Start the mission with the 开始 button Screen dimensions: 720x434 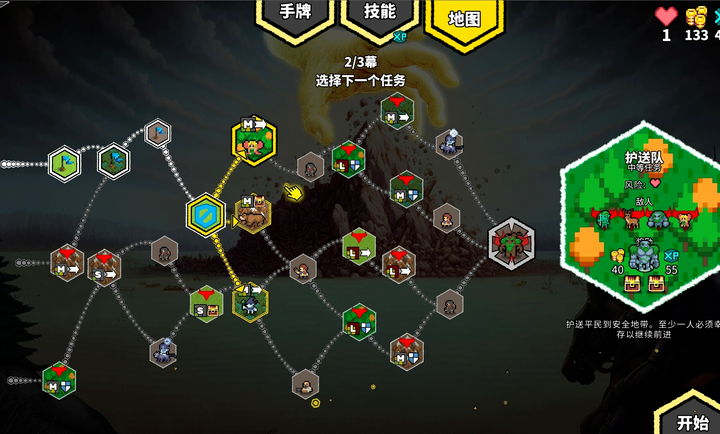[x=691, y=420]
